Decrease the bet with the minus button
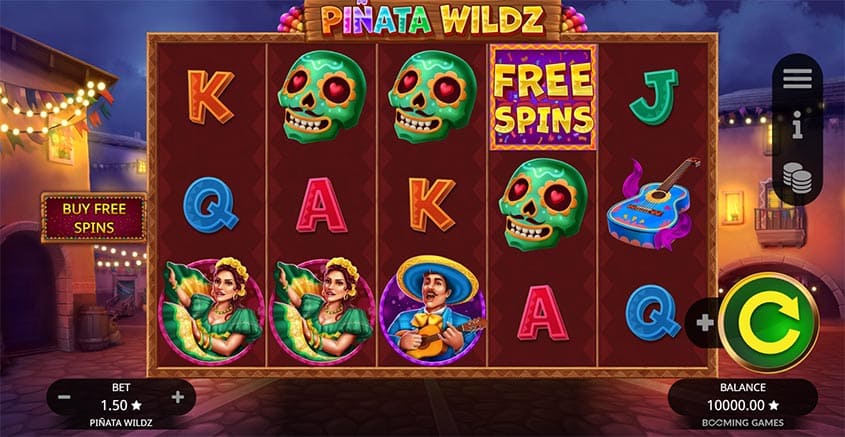The height and width of the screenshot is (437, 845). (x=64, y=397)
